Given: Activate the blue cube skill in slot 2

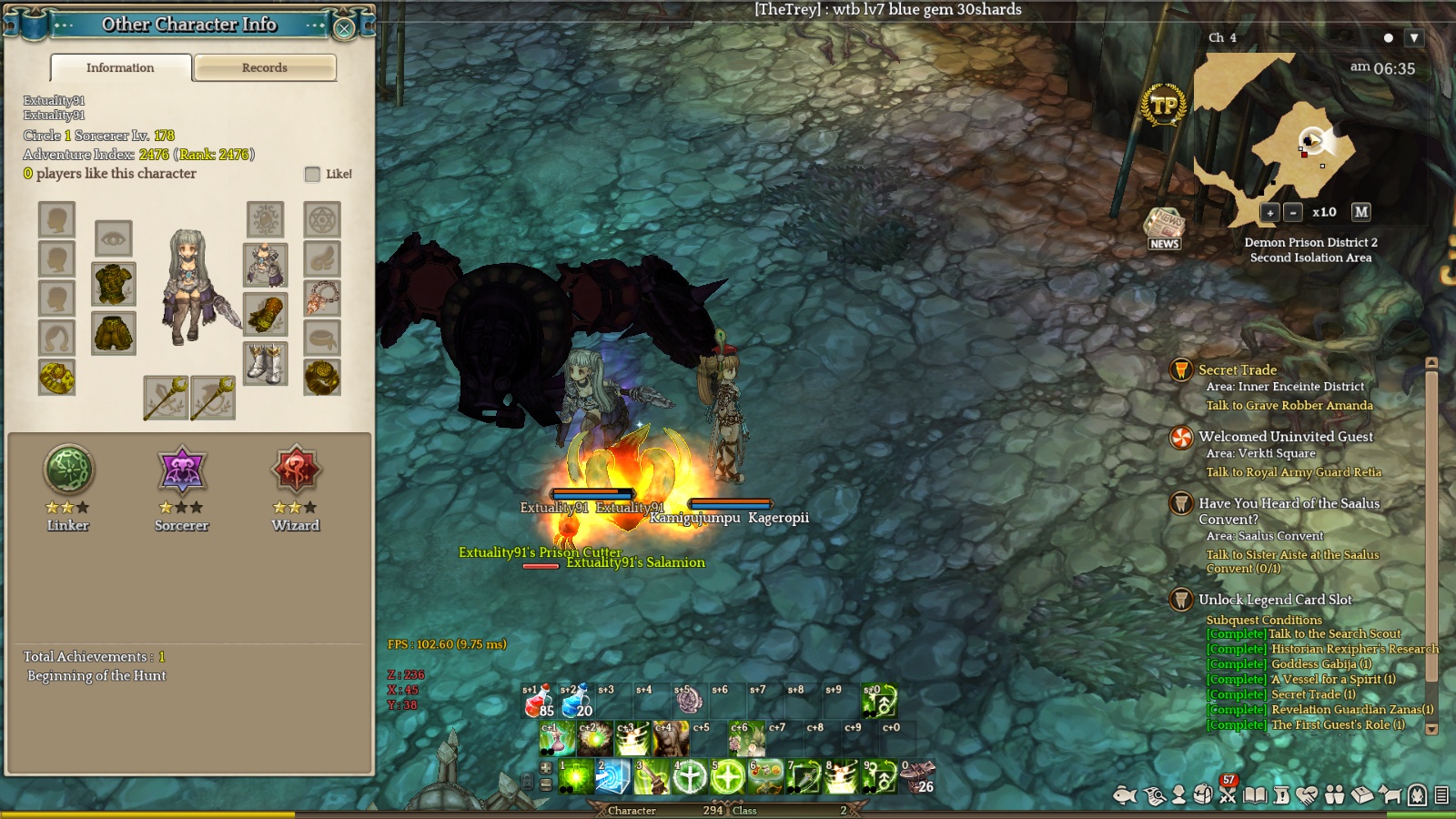Looking at the screenshot, I should (613, 776).
